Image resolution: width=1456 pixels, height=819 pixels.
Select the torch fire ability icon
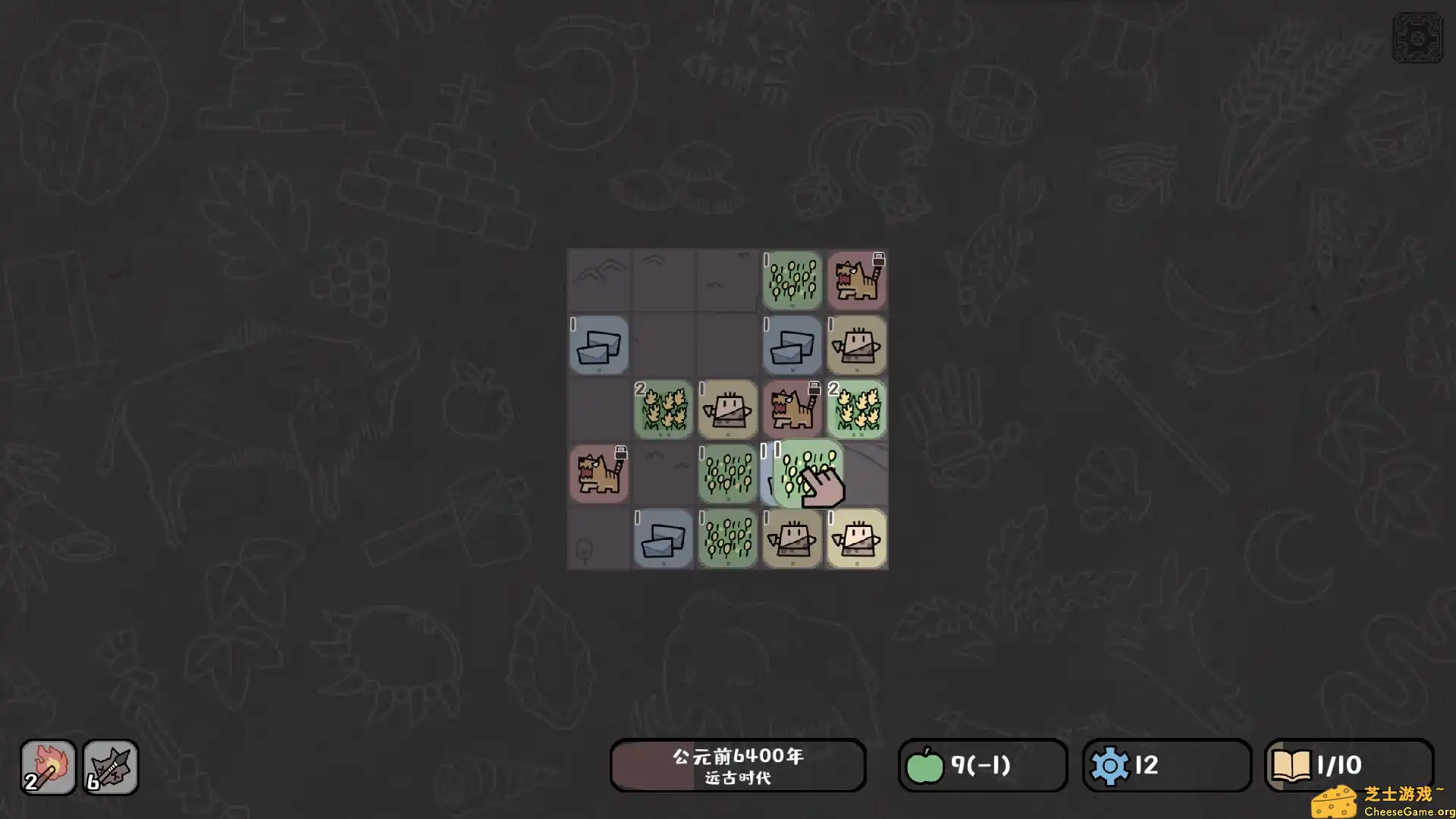click(x=47, y=766)
